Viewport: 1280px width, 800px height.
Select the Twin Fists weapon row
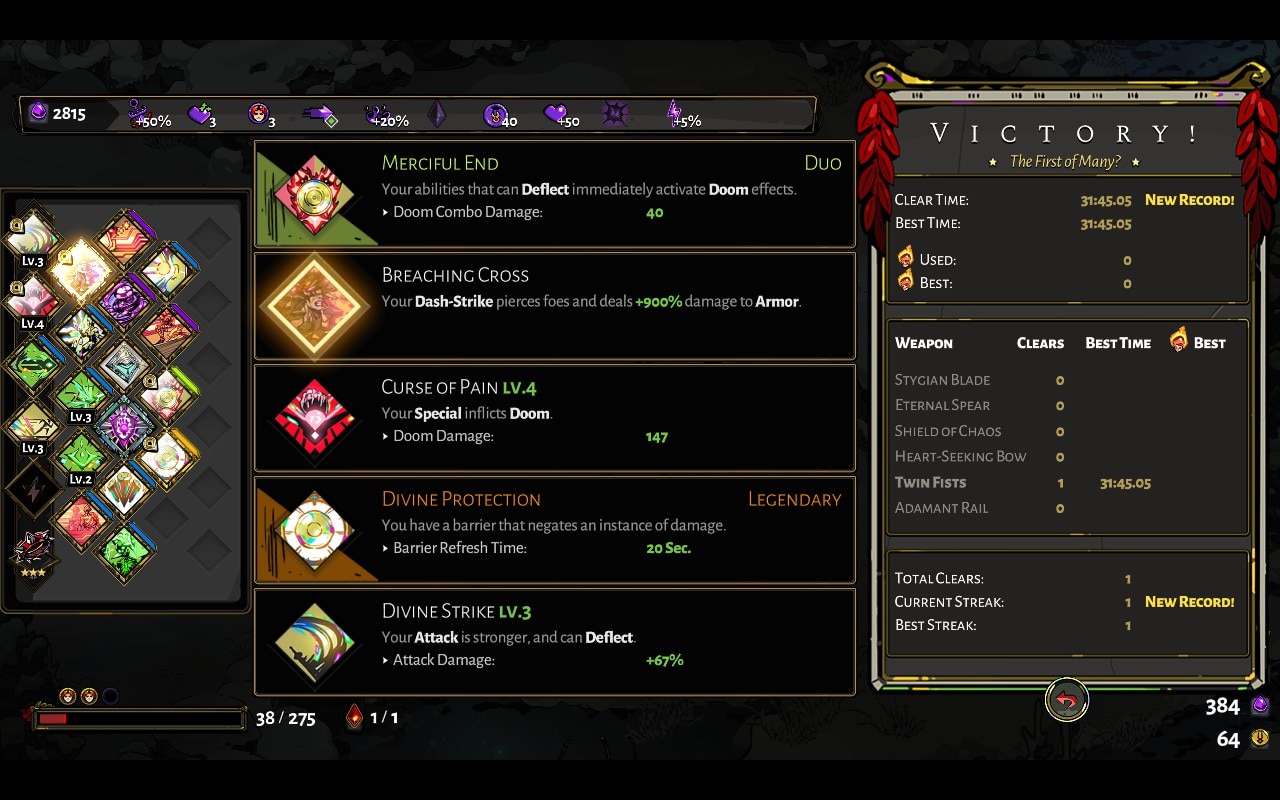point(1066,483)
